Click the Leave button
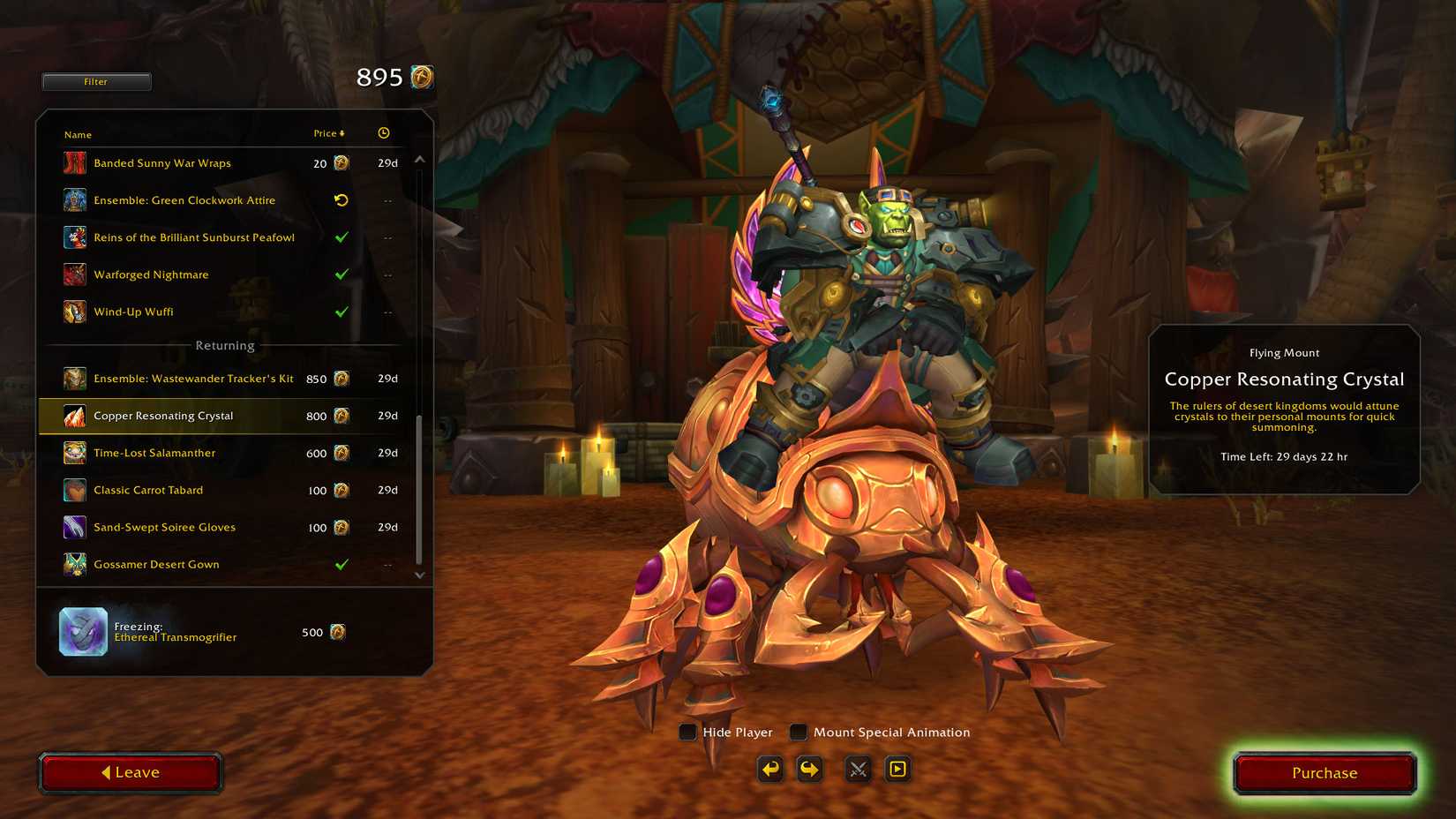Viewport: 1456px width, 819px height. point(131,772)
